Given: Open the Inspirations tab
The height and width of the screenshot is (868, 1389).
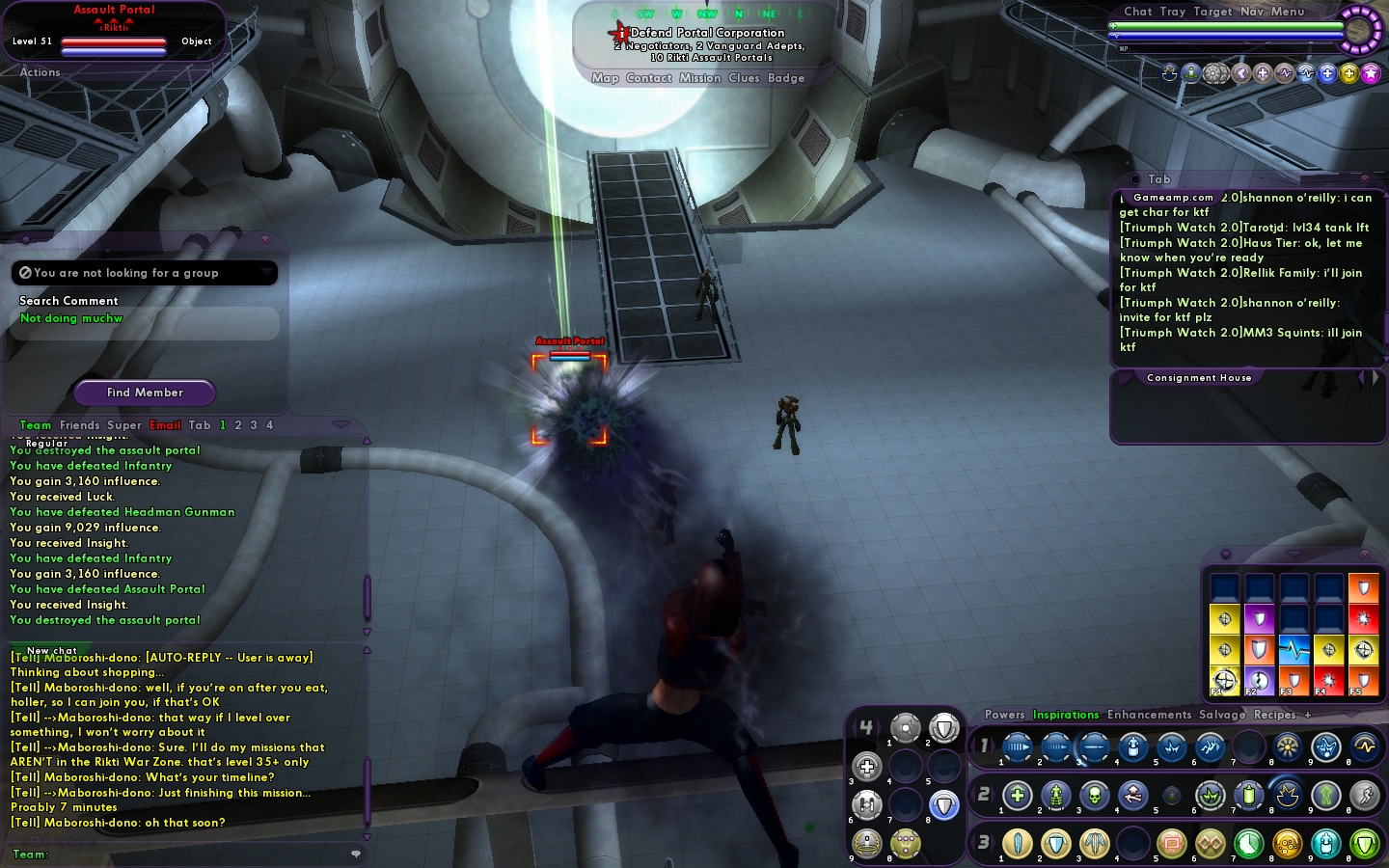Looking at the screenshot, I should (x=1066, y=715).
